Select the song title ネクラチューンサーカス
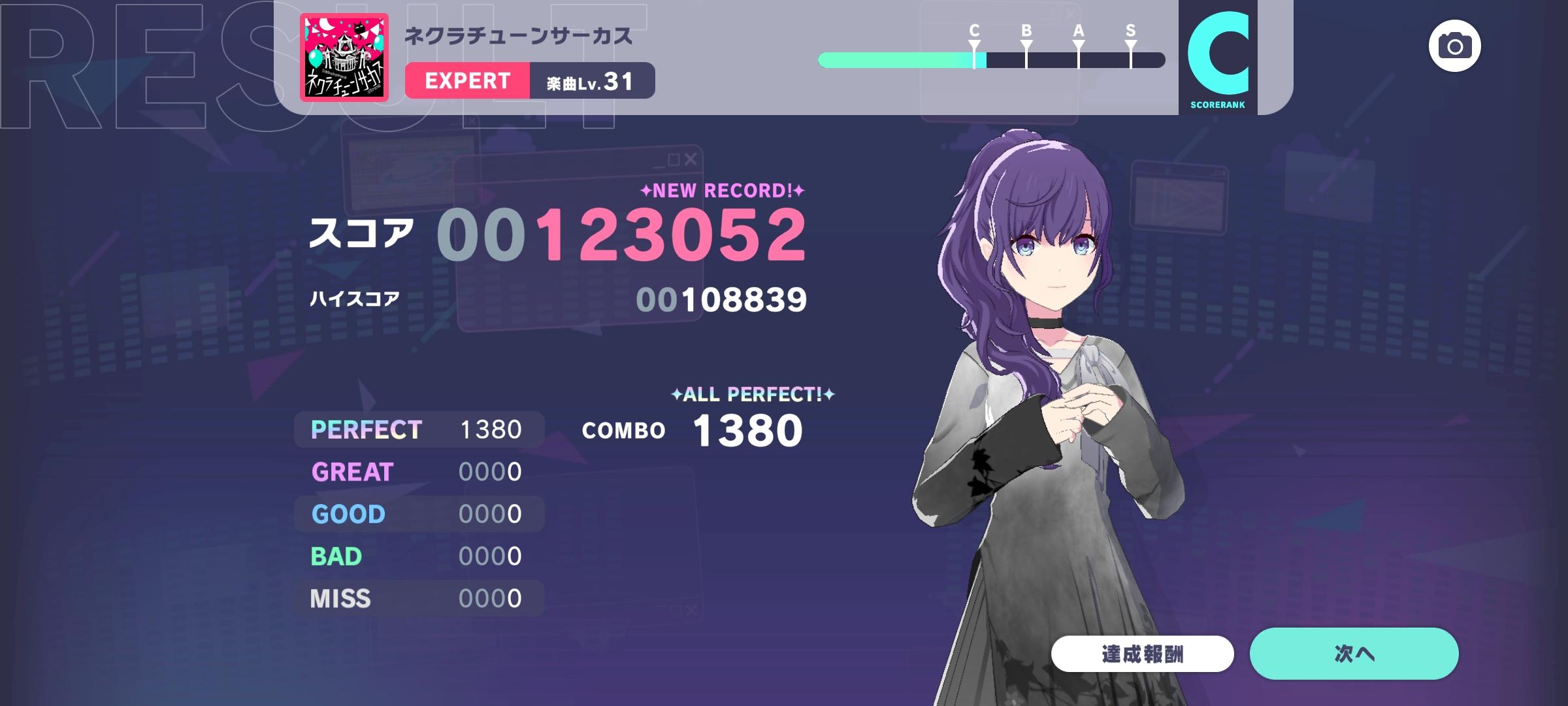Image resolution: width=1568 pixels, height=706 pixels. (x=516, y=37)
